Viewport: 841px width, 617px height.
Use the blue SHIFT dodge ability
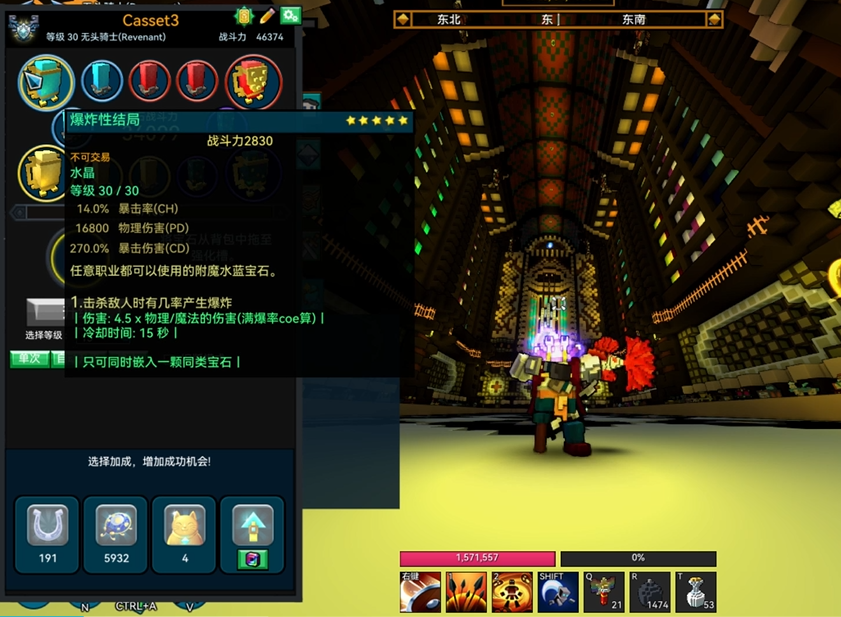click(558, 592)
